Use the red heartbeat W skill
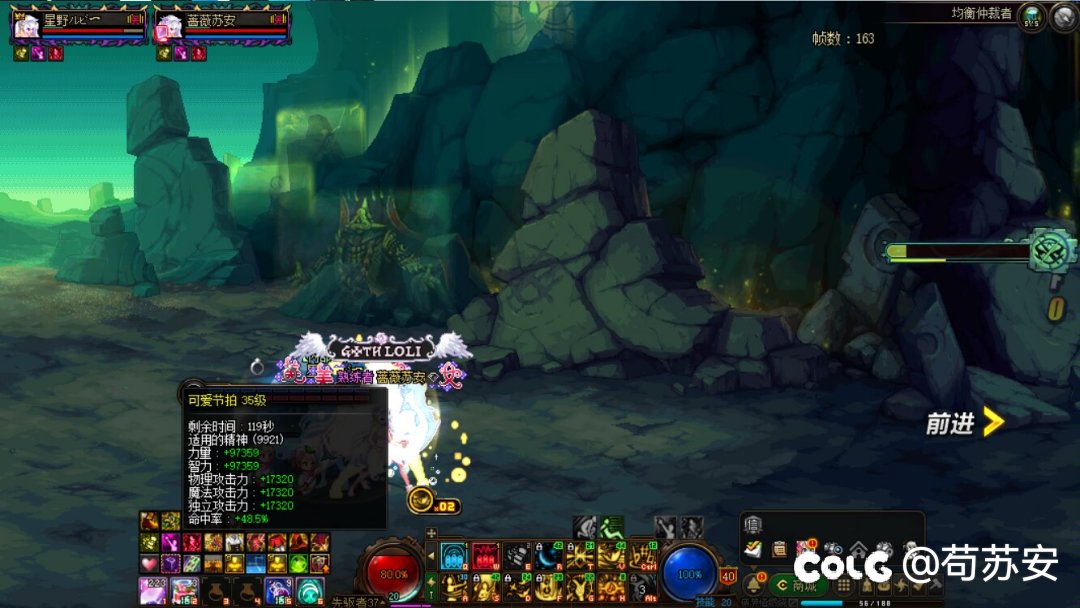This screenshot has width=1080, height=608. tap(485, 555)
